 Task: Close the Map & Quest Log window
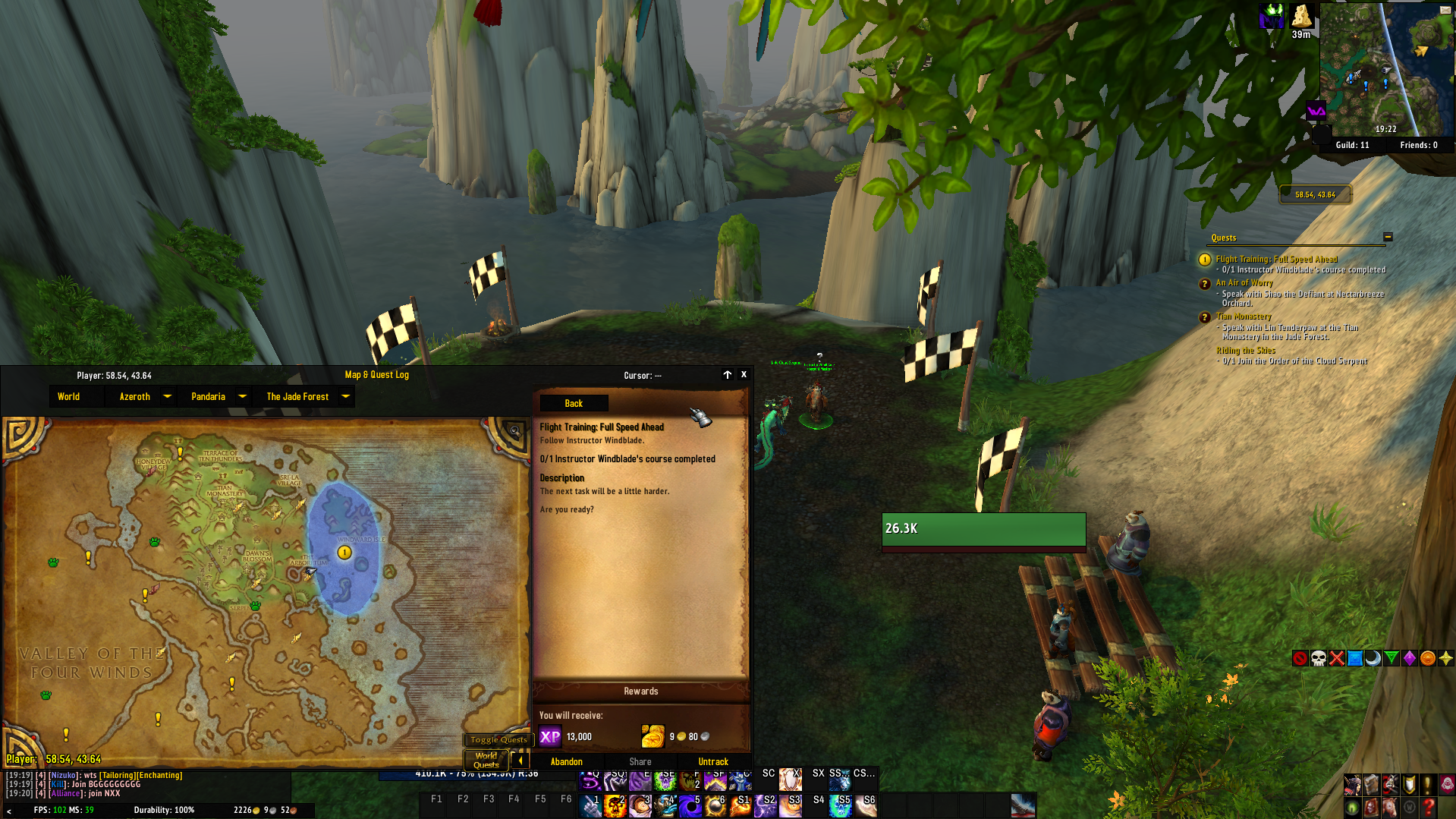[744, 375]
